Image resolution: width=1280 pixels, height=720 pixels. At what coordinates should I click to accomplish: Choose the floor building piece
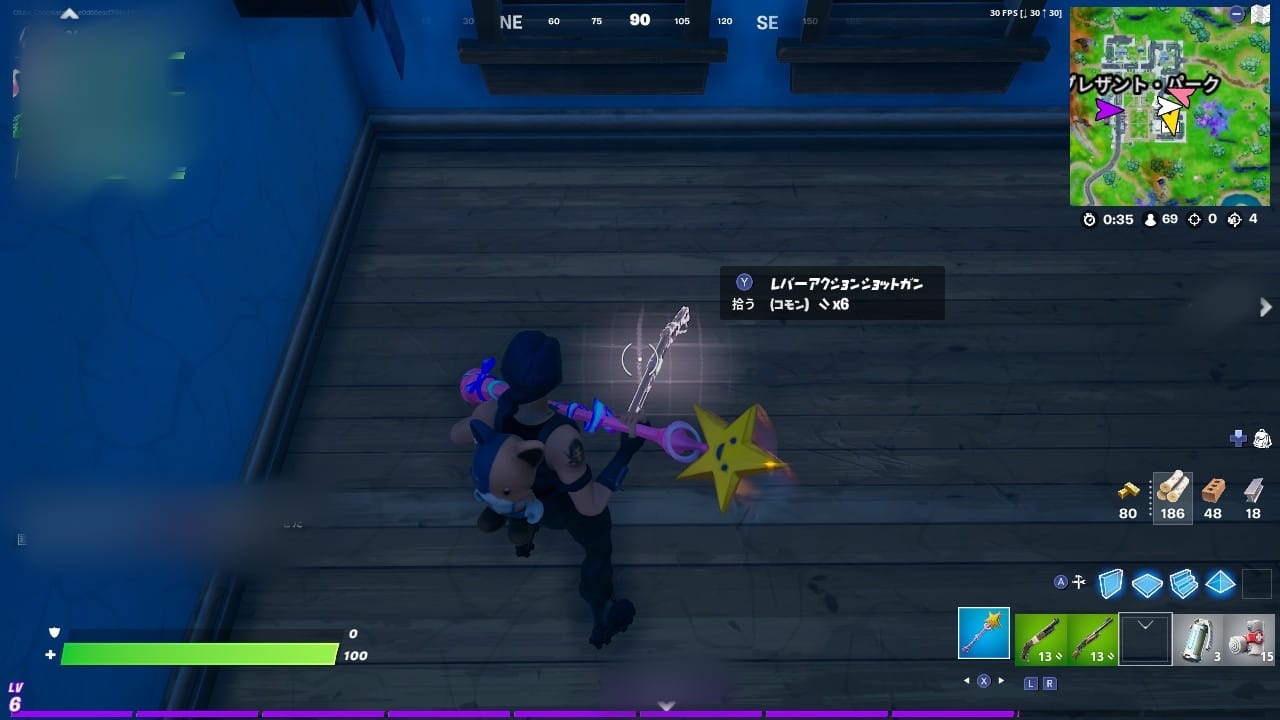(x=1147, y=583)
